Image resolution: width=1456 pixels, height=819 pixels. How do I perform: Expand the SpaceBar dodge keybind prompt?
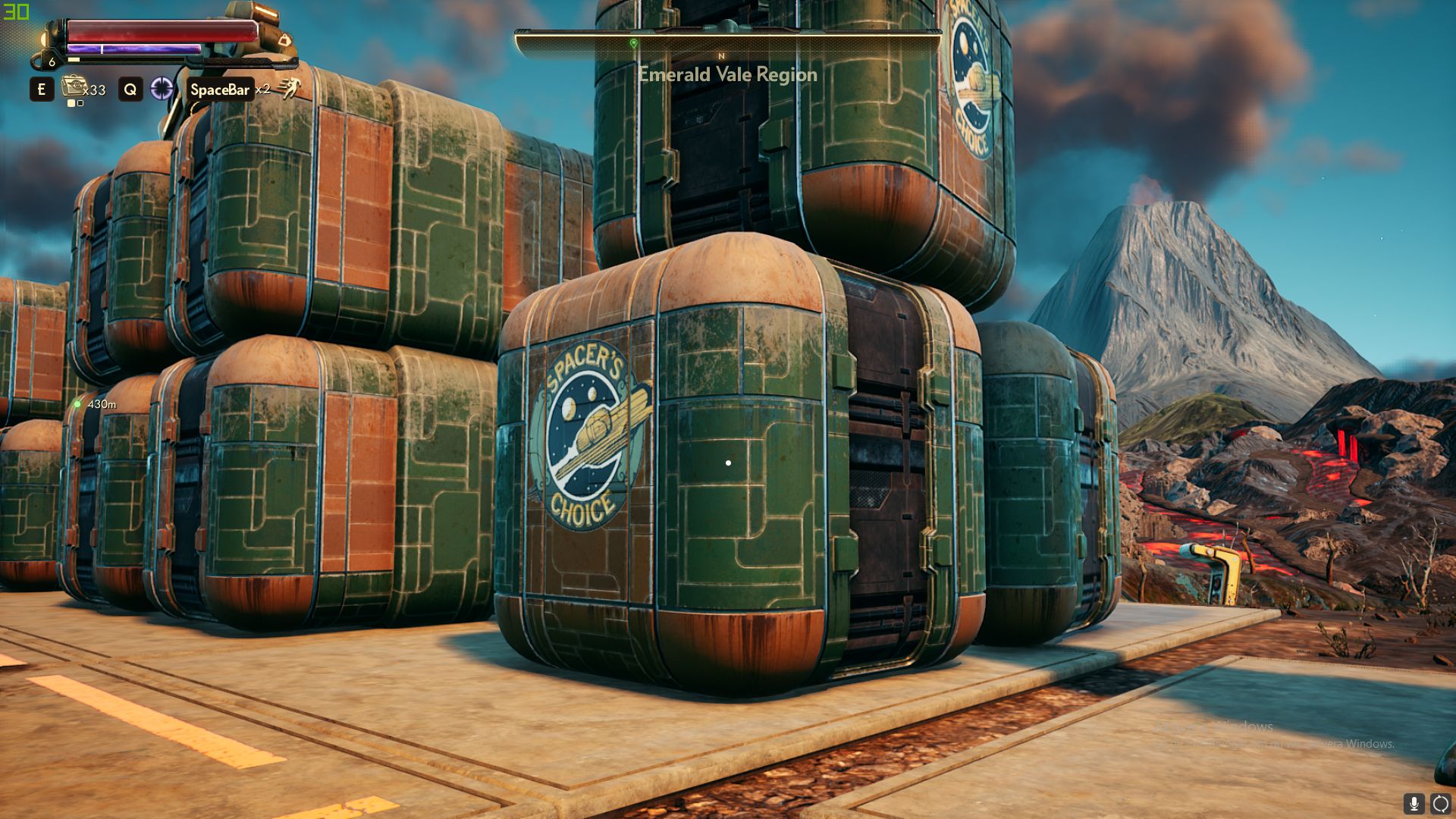[221, 90]
